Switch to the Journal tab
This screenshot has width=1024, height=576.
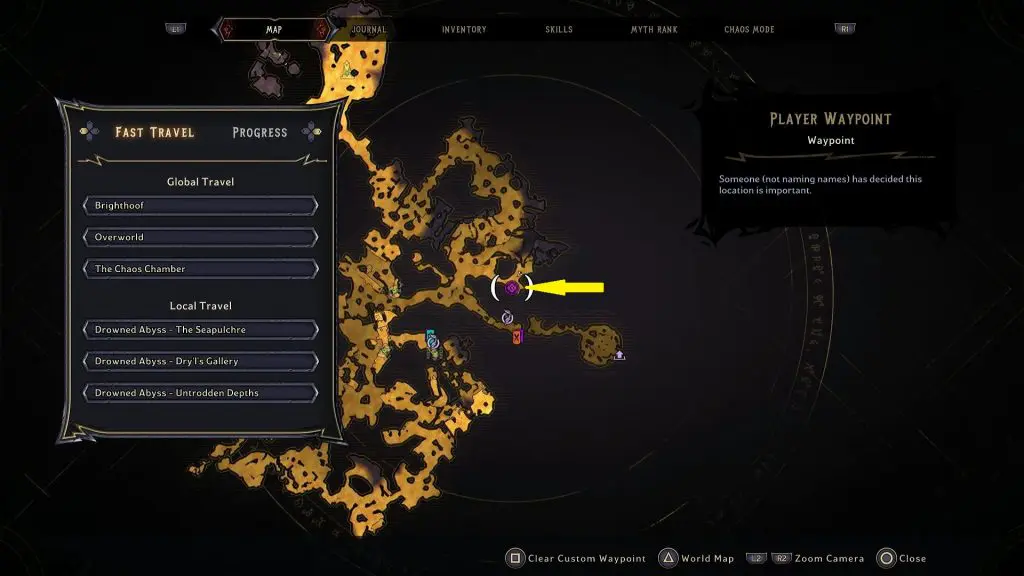(369, 30)
